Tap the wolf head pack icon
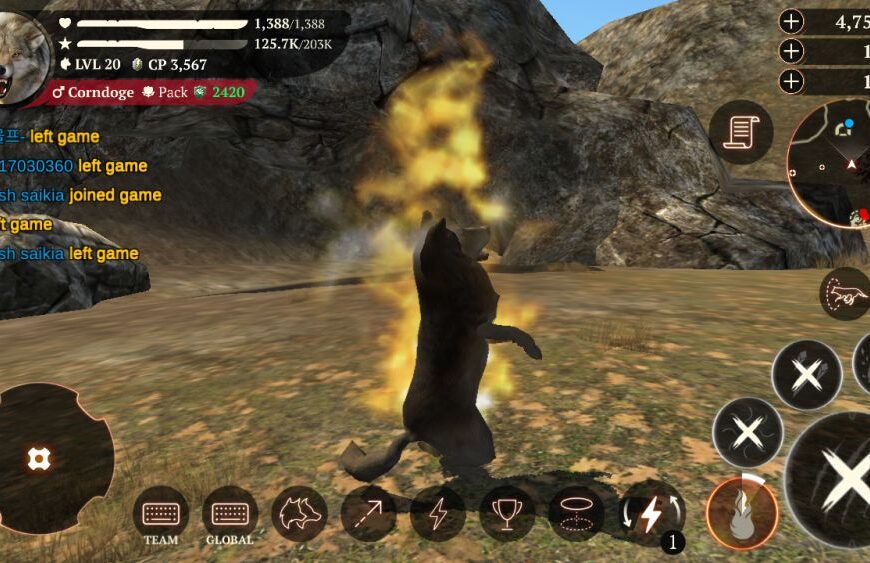The width and height of the screenshot is (870, 563). pos(299,513)
